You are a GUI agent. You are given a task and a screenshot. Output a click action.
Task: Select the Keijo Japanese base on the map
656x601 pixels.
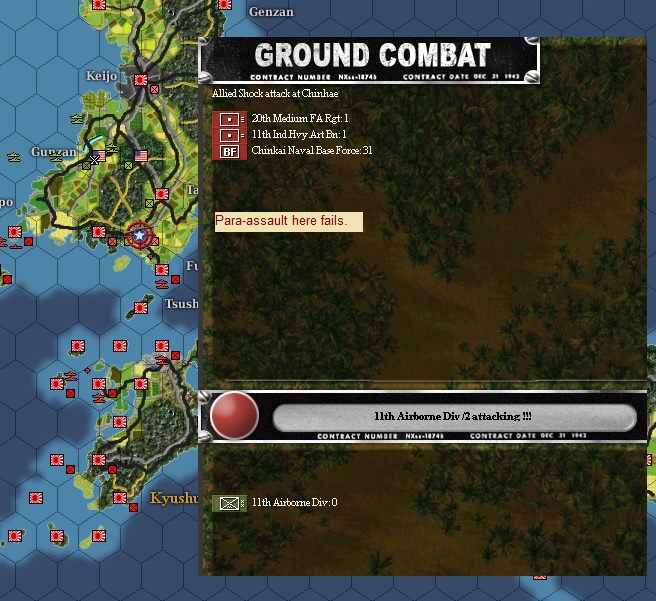pyautogui.click(x=140, y=79)
